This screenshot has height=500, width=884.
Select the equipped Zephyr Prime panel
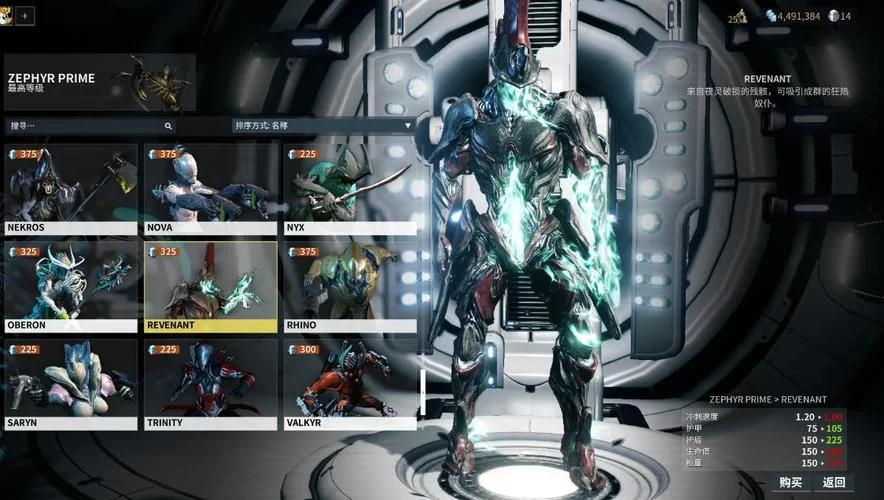[100, 82]
